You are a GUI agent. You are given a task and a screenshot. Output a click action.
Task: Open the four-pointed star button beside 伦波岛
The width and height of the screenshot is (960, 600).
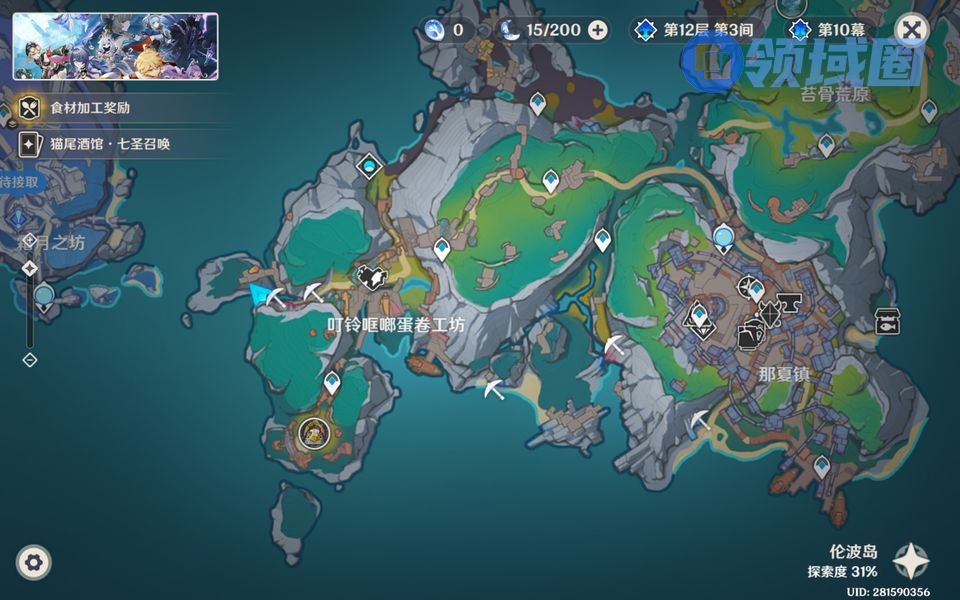(910, 562)
